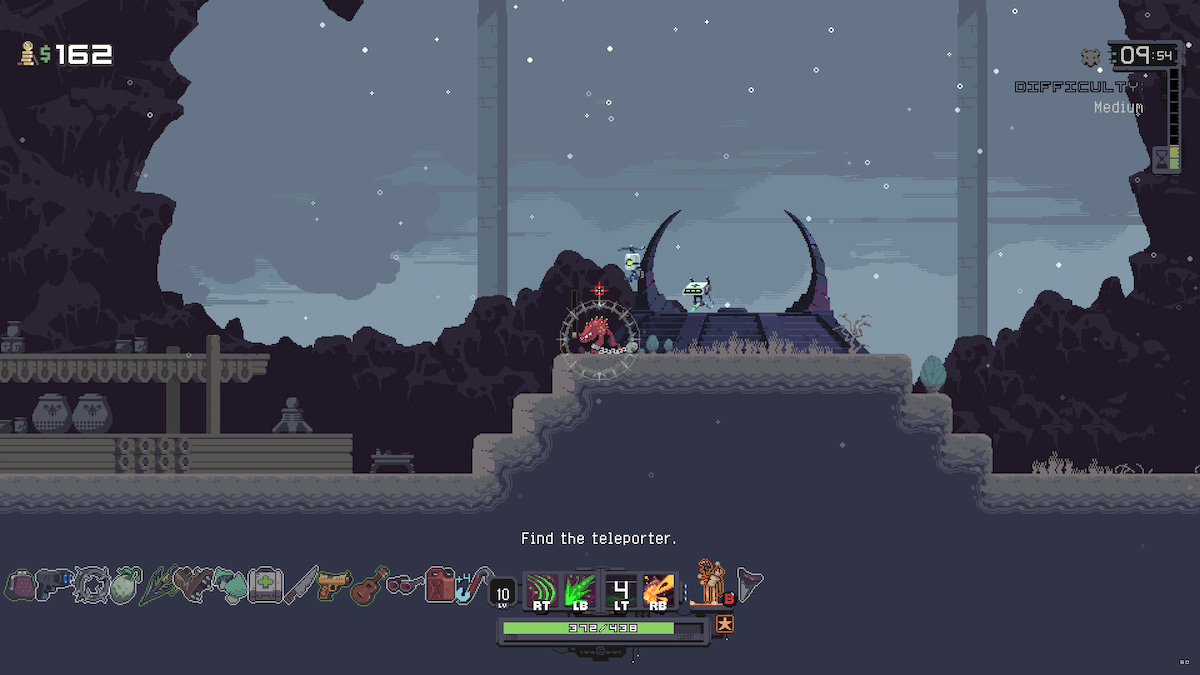Activate the green slash primary skill

tap(543, 590)
